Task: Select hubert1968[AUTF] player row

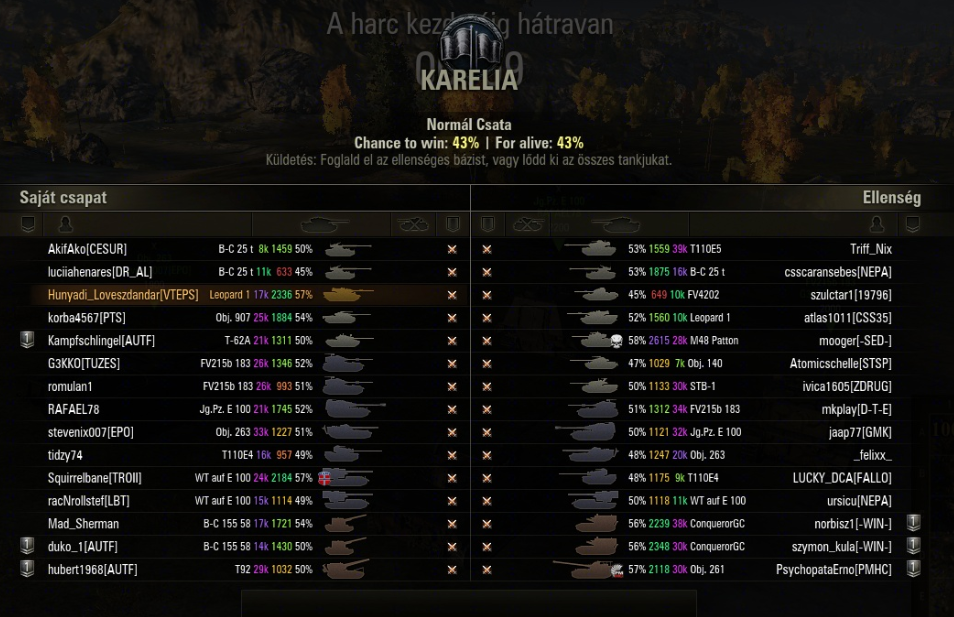Action: point(92,570)
